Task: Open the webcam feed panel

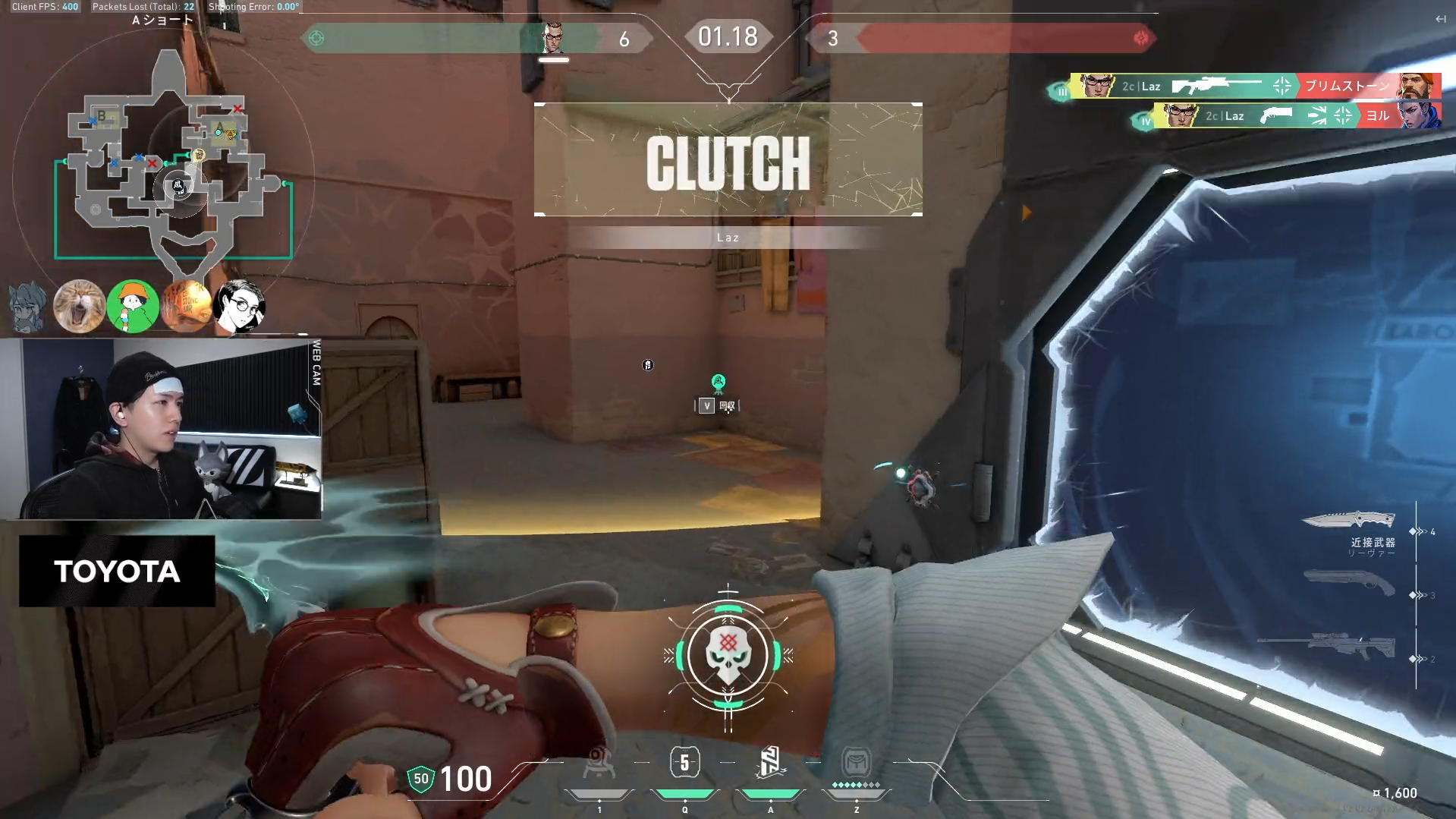Action: [x=161, y=429]
